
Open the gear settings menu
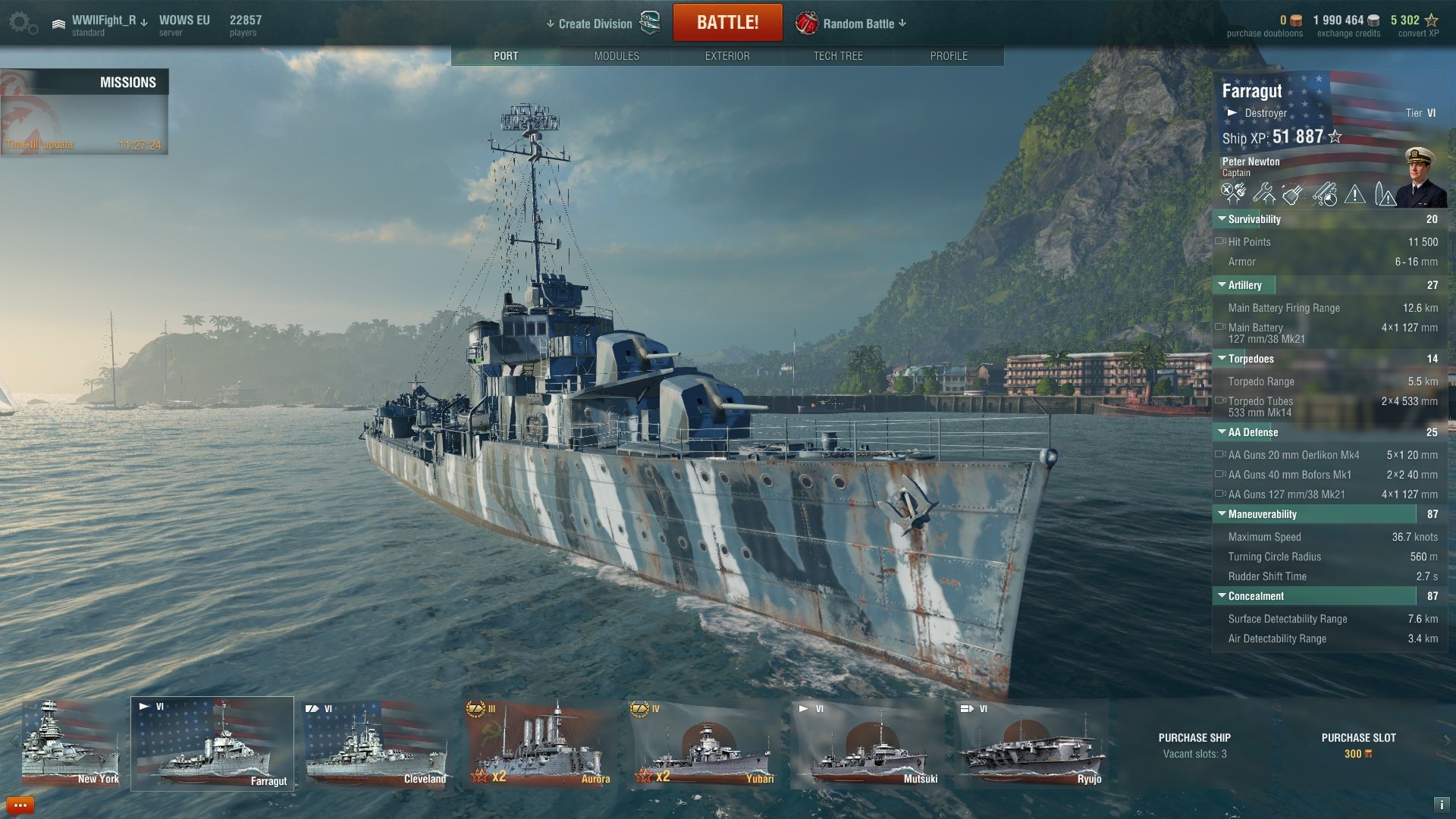[x=21, y=23]
